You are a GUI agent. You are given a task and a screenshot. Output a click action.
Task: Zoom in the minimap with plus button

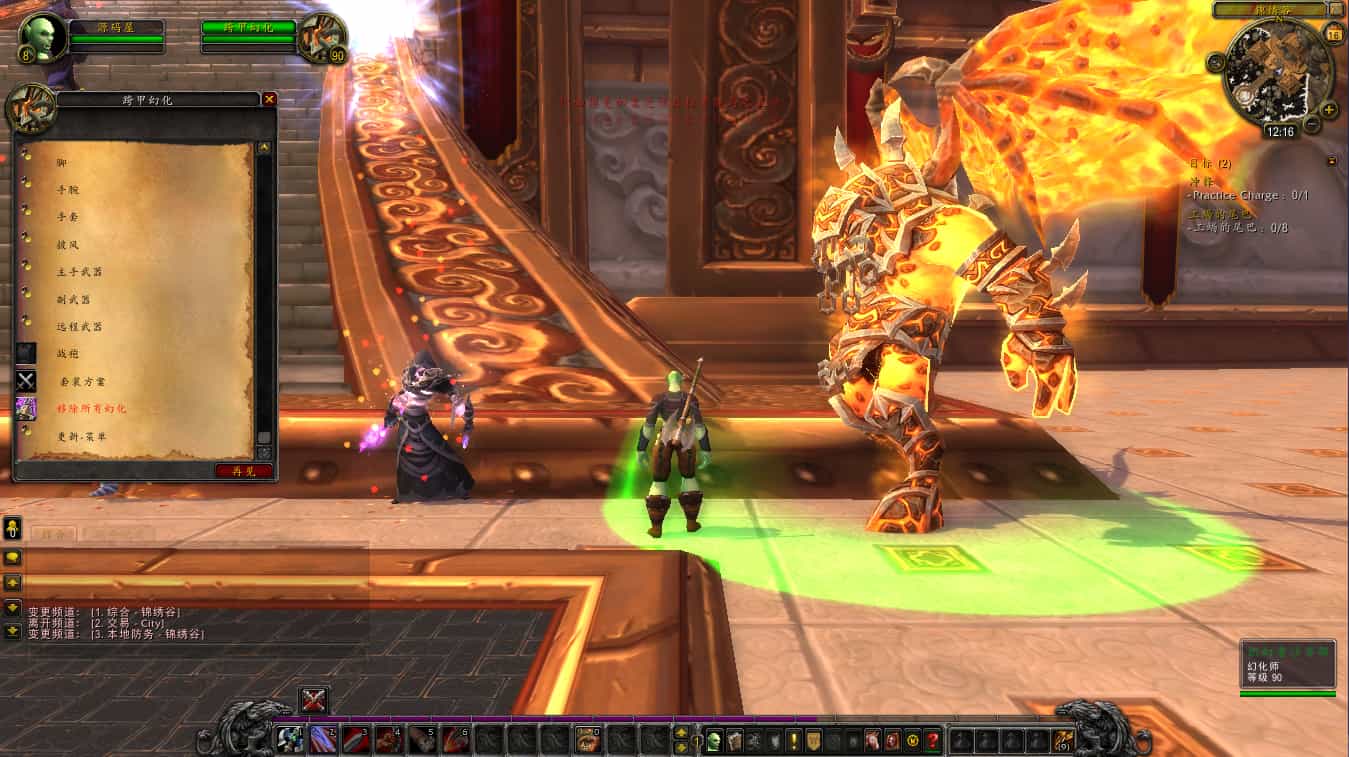(x=1328, y=109)
